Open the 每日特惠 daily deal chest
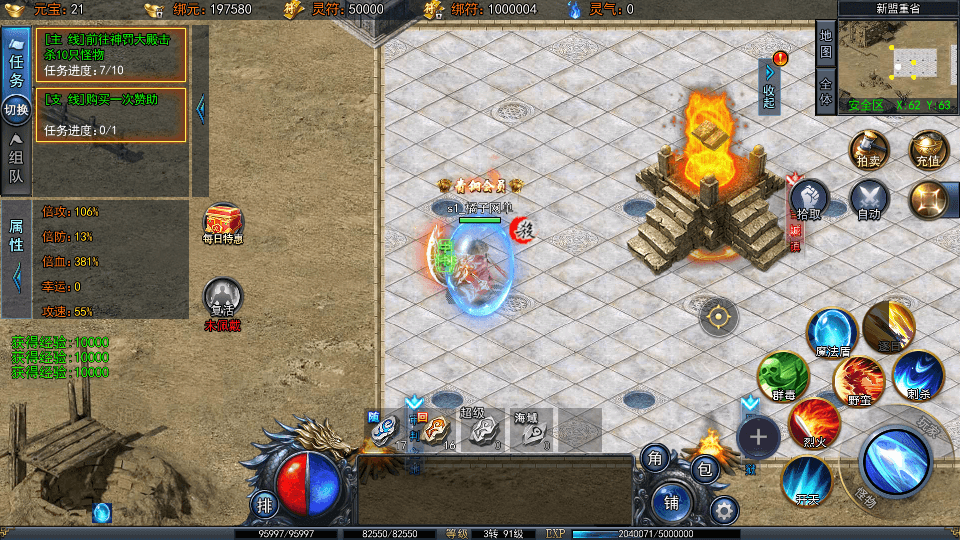 [222, 224]
